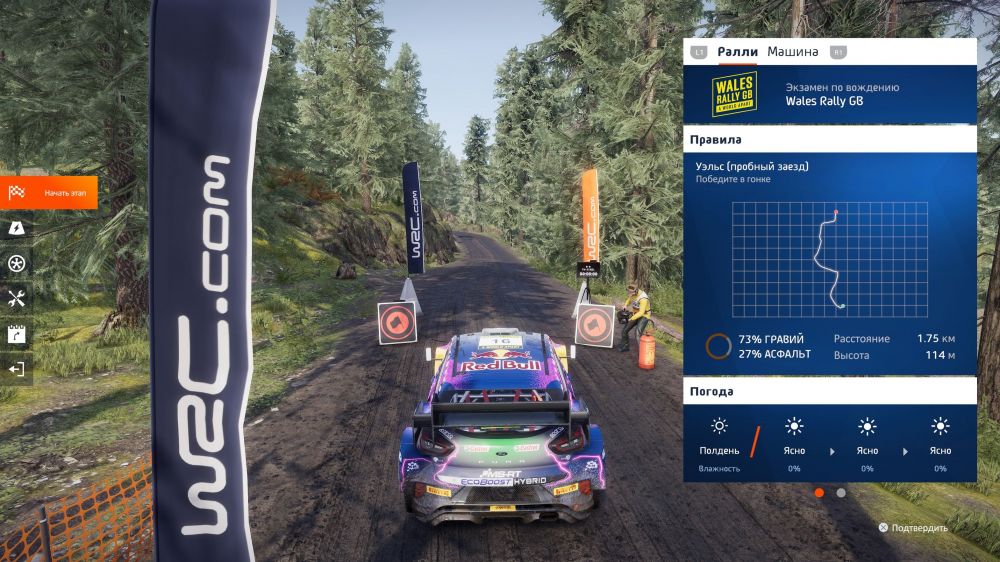The width and height of the screenshot is (1000, 562).
Task: Select the "Ралли" tab
Action: [737, 52]
